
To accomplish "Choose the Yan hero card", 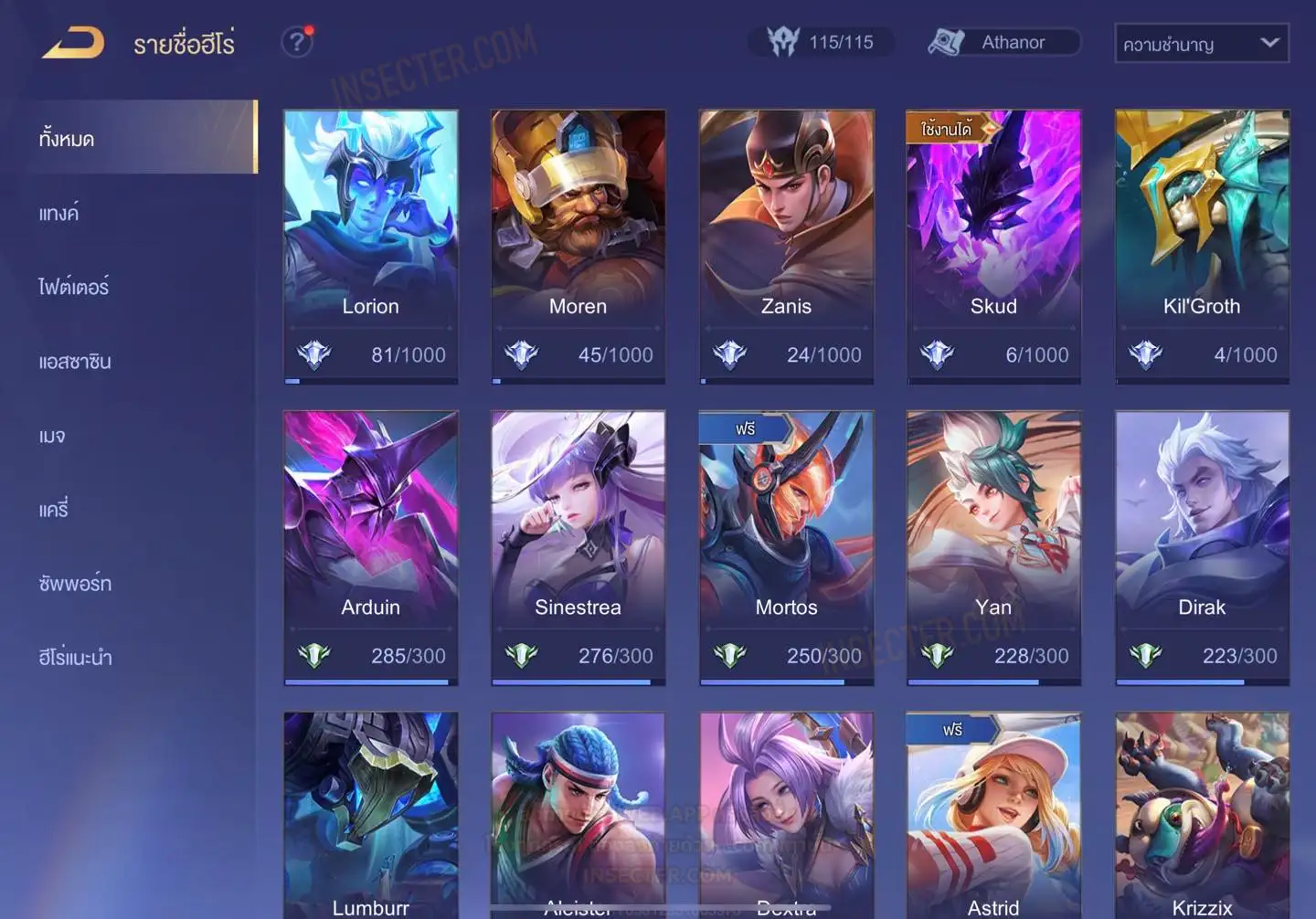I will tap(993, 546).
